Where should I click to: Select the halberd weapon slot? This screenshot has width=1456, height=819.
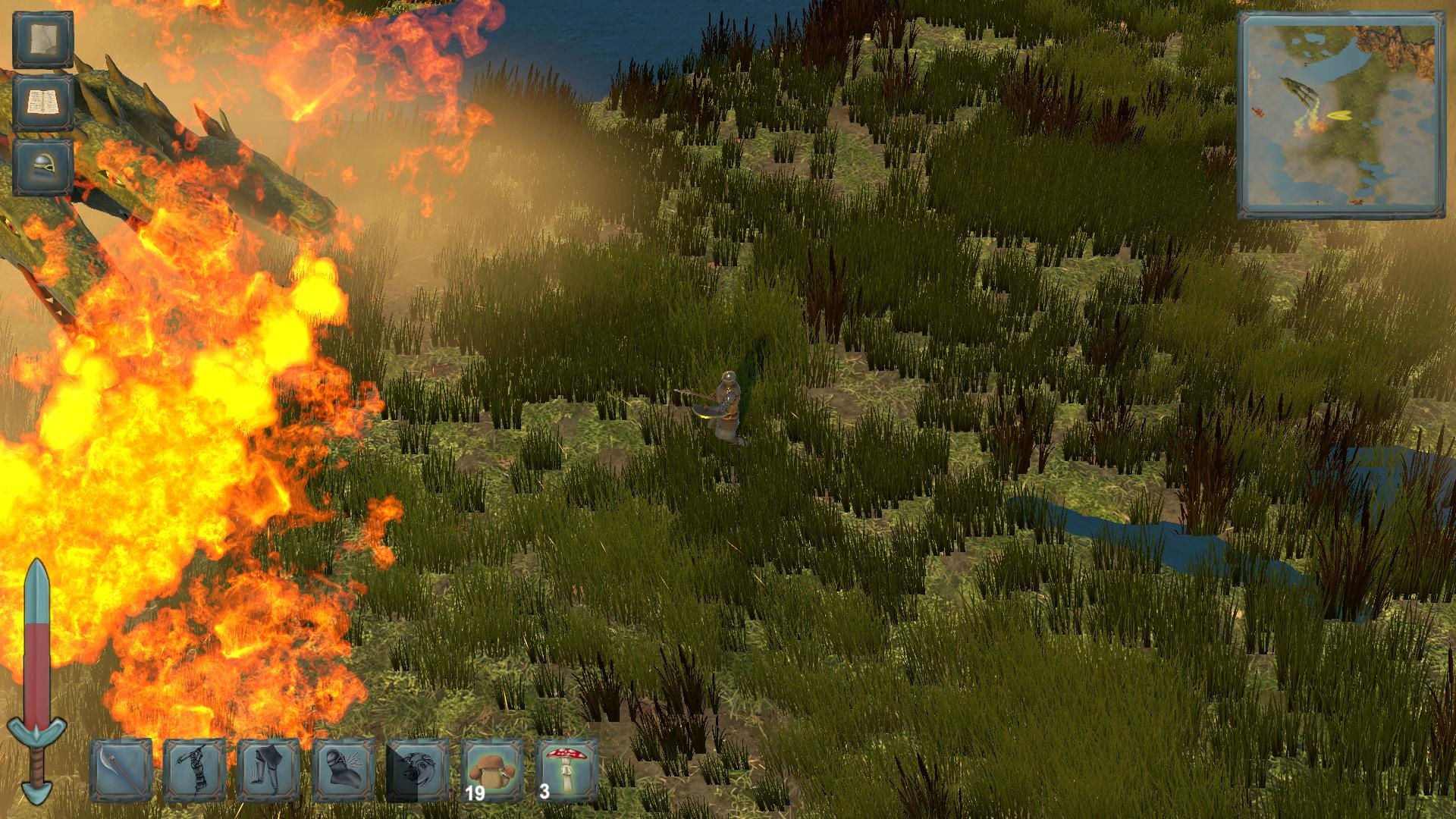[x=121, y=770]
